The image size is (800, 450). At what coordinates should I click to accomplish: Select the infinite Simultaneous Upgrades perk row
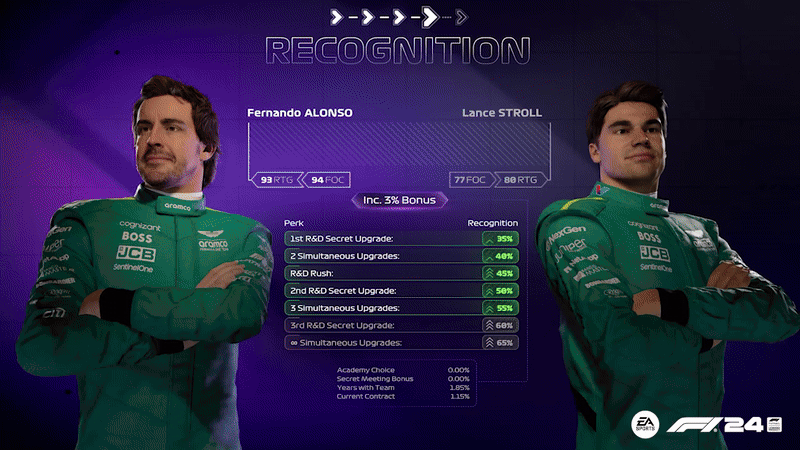400,343
